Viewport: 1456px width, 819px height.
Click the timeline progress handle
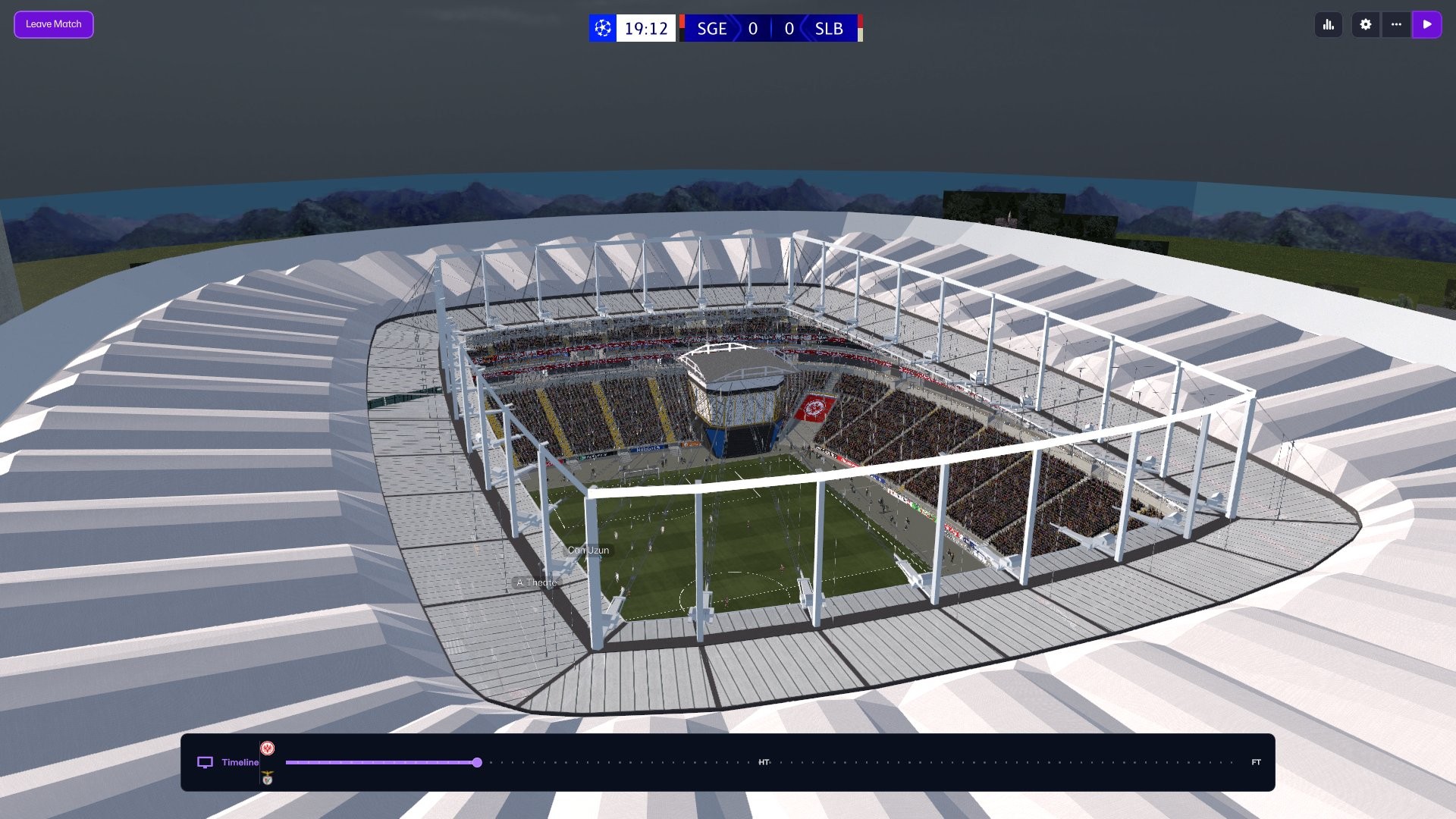coord(477,762)
